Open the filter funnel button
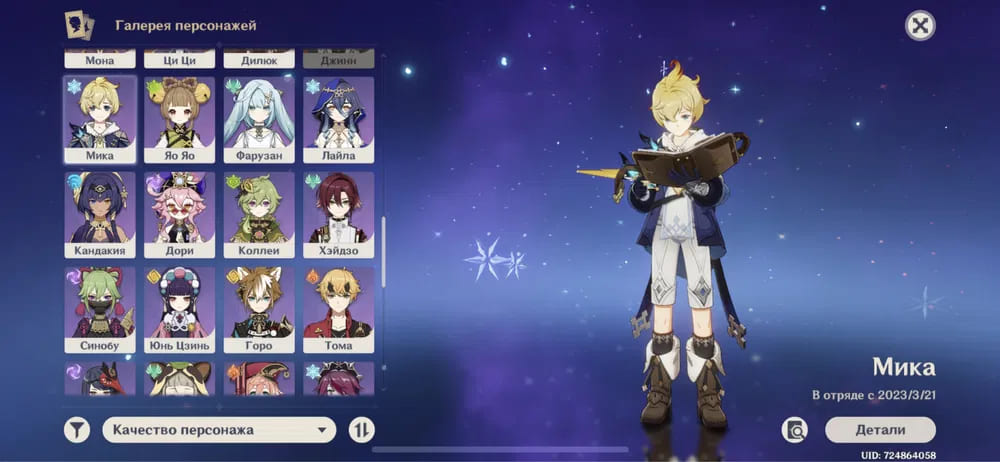Screen dimensions: 1000x462 coord(77,430)
